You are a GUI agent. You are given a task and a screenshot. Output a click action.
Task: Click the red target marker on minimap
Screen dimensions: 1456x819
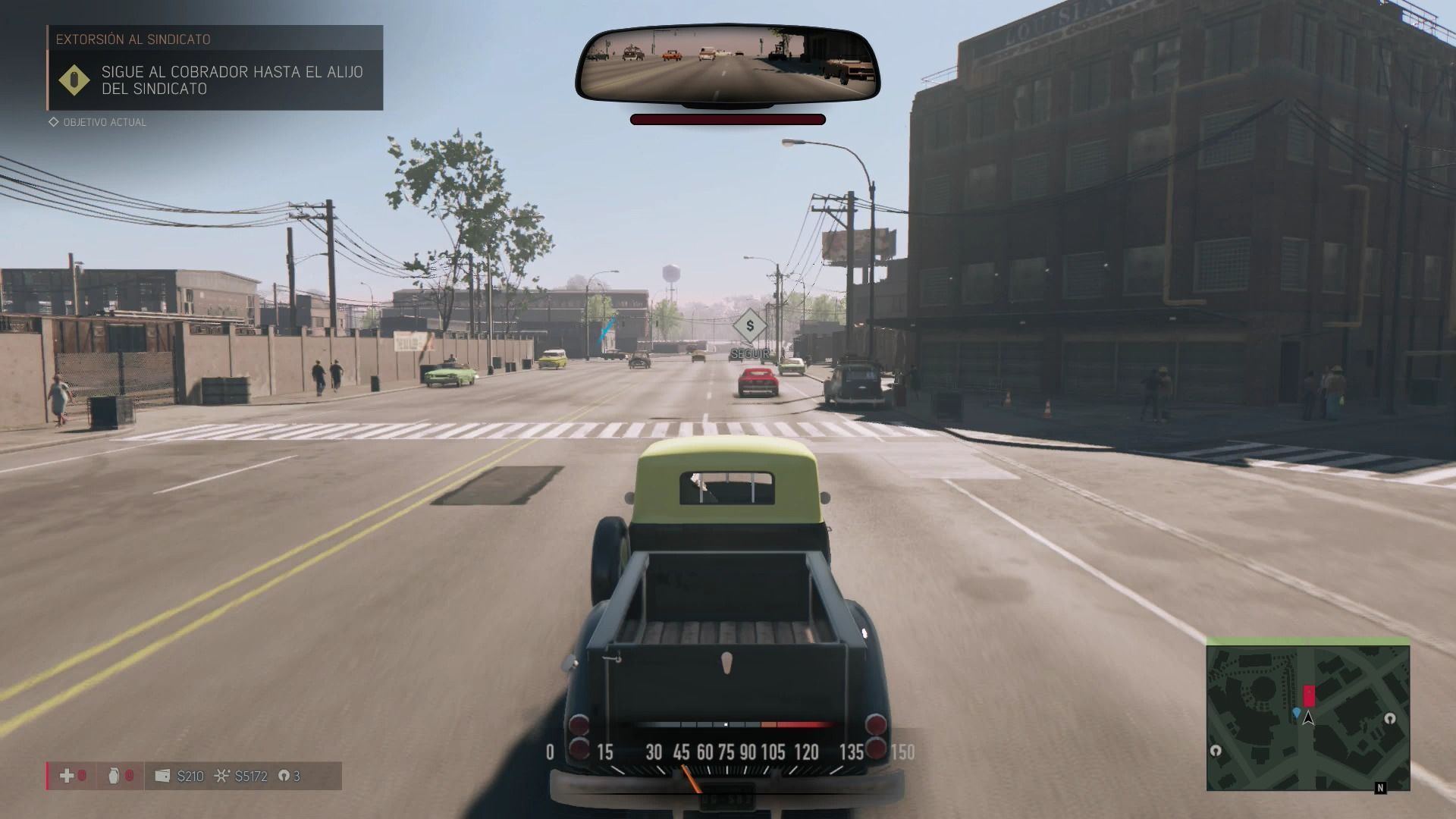click(x=1309, y=695)
